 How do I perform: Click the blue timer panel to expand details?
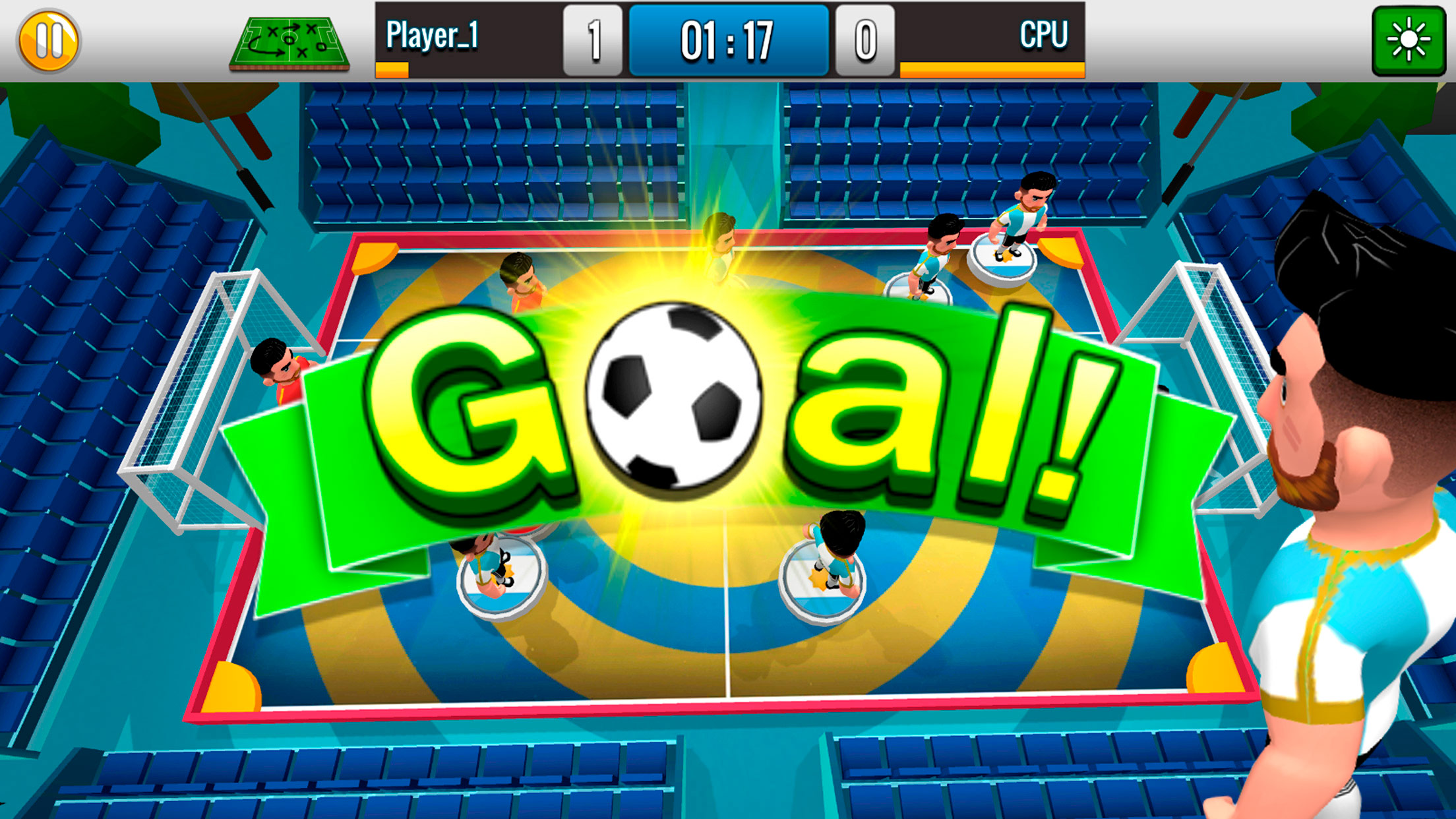728,38
